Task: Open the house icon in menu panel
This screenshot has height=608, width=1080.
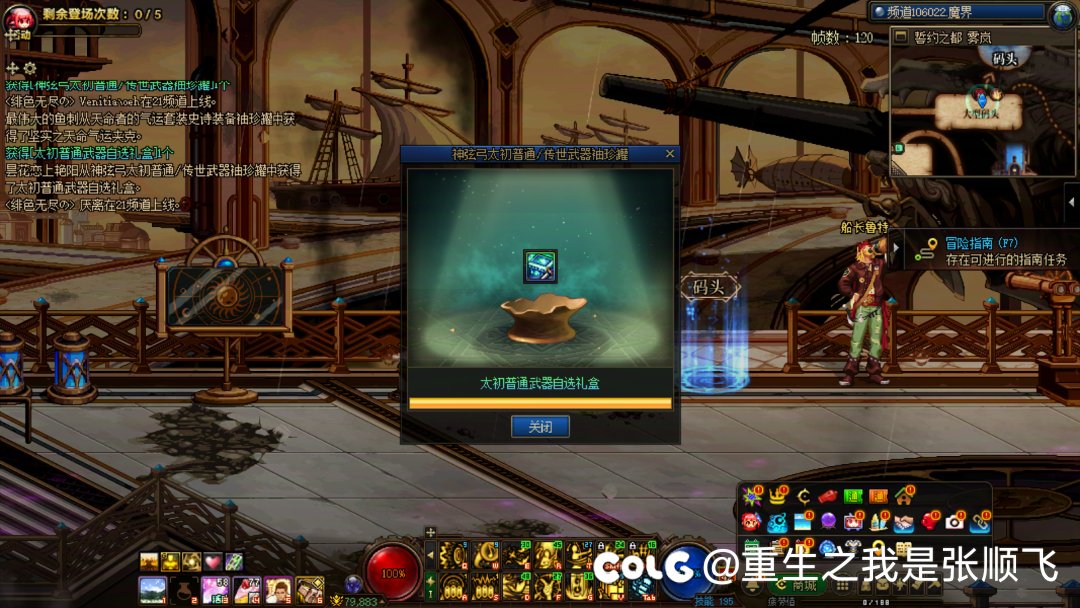Action: click(904, 496)
